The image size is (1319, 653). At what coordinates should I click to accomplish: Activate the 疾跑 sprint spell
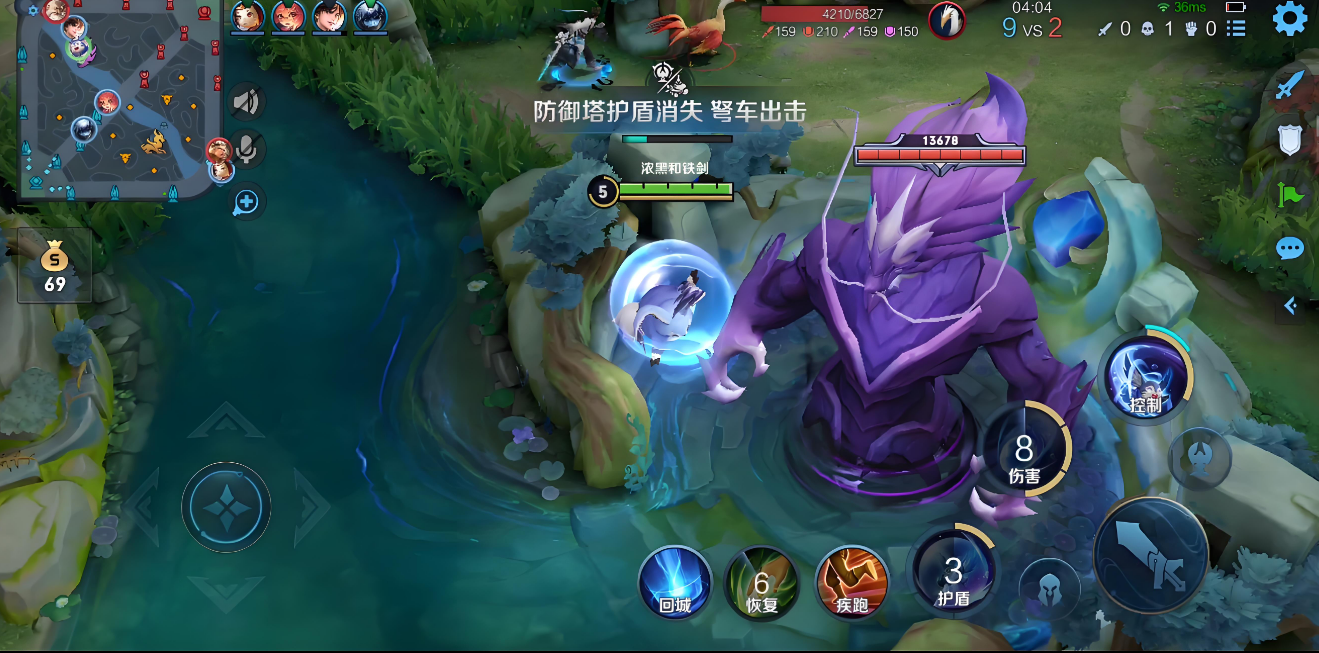[x=852, y=582]
